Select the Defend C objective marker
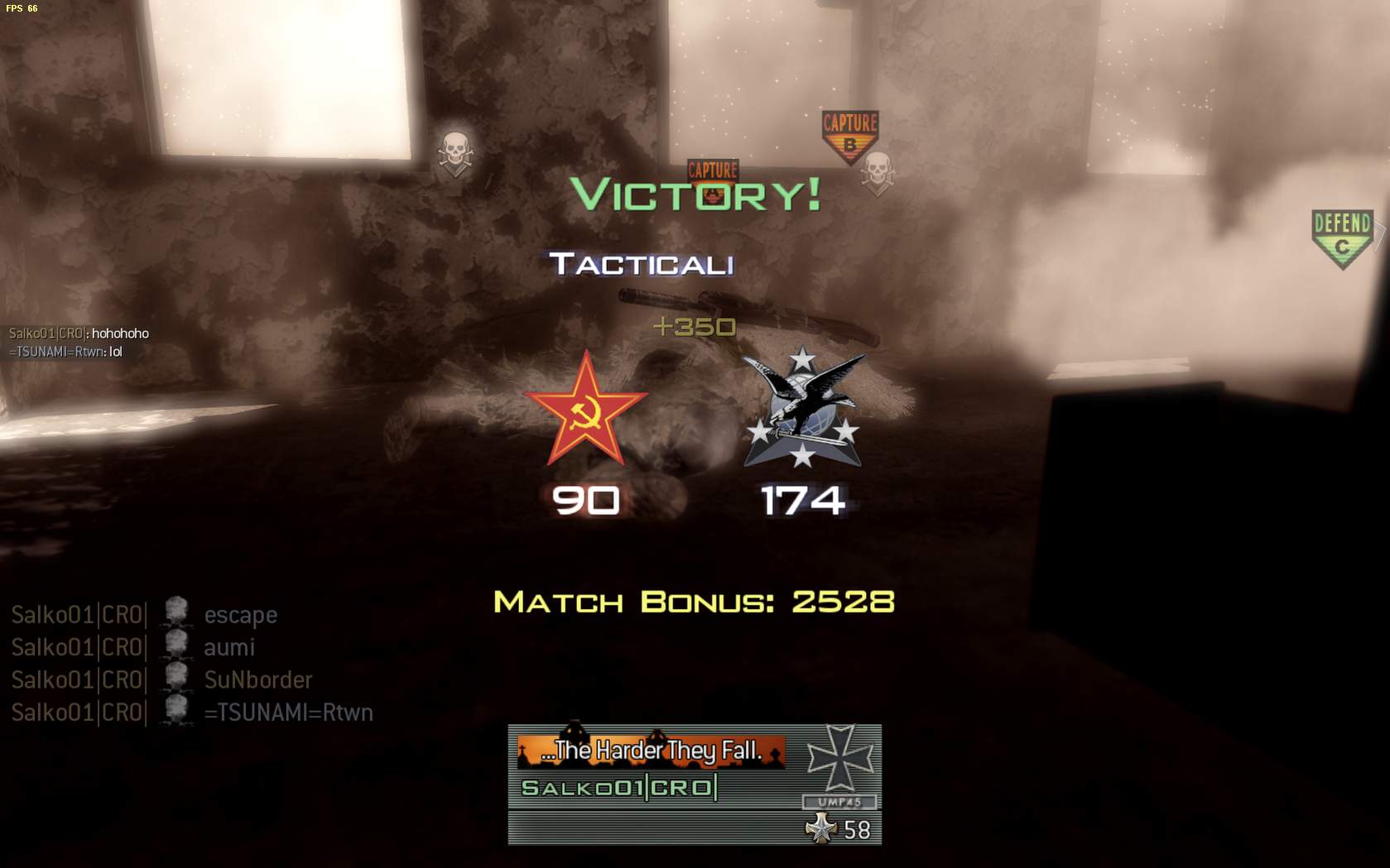The image size is (1390, 868). [1342, 237]
